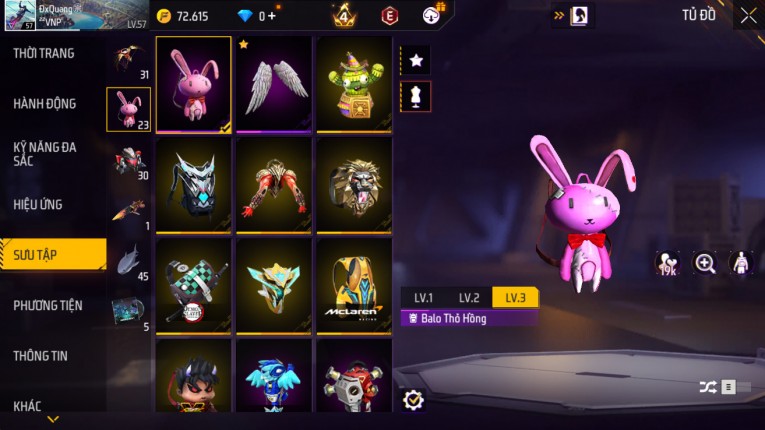The height and width of the screenshot is (430, 765).
Task: Switch backpack to LV.1
Action: tap(423, 298)
